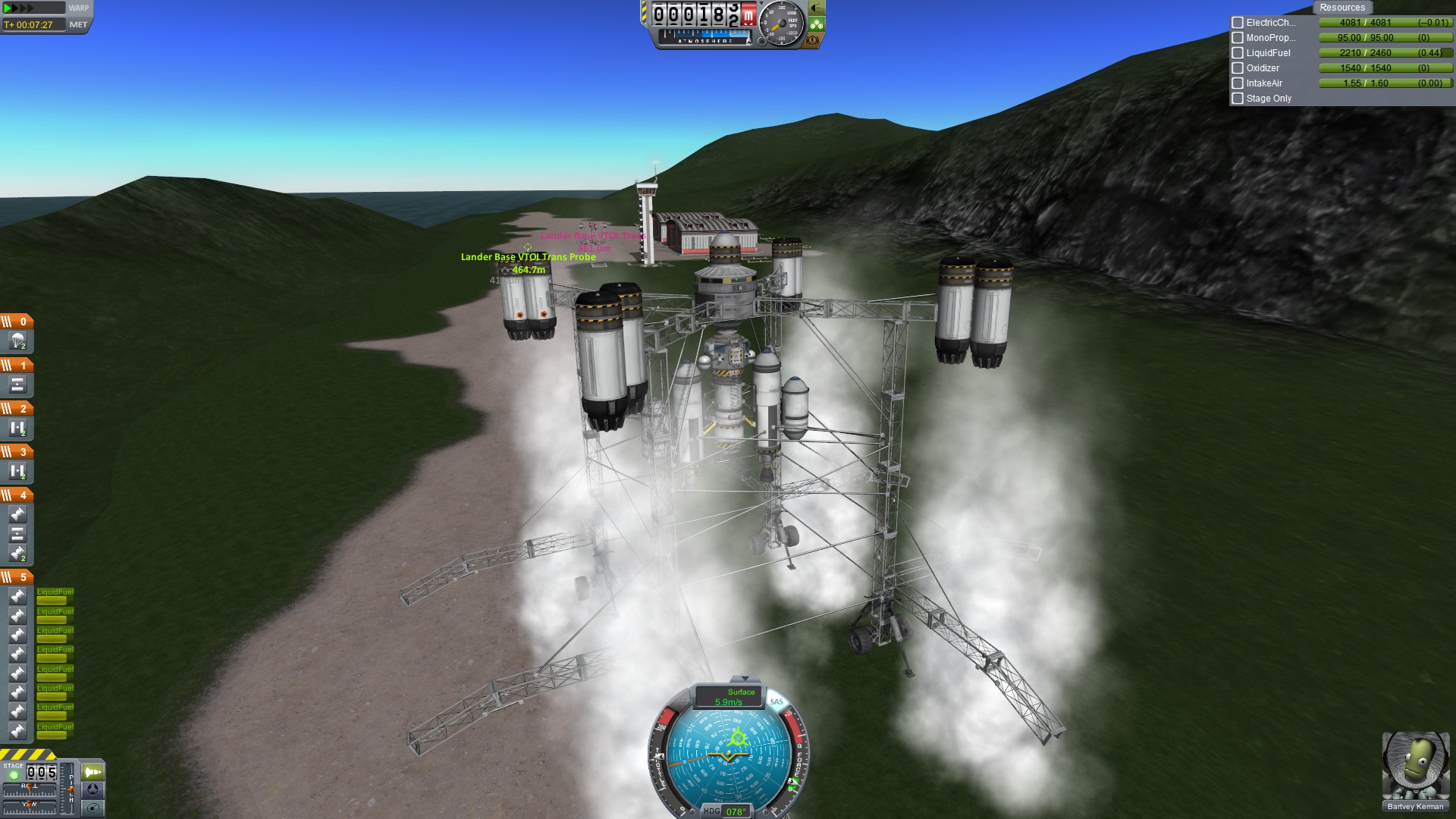
Task: Collapse the navball with the top arrow
Action: [x=744, y=679]
